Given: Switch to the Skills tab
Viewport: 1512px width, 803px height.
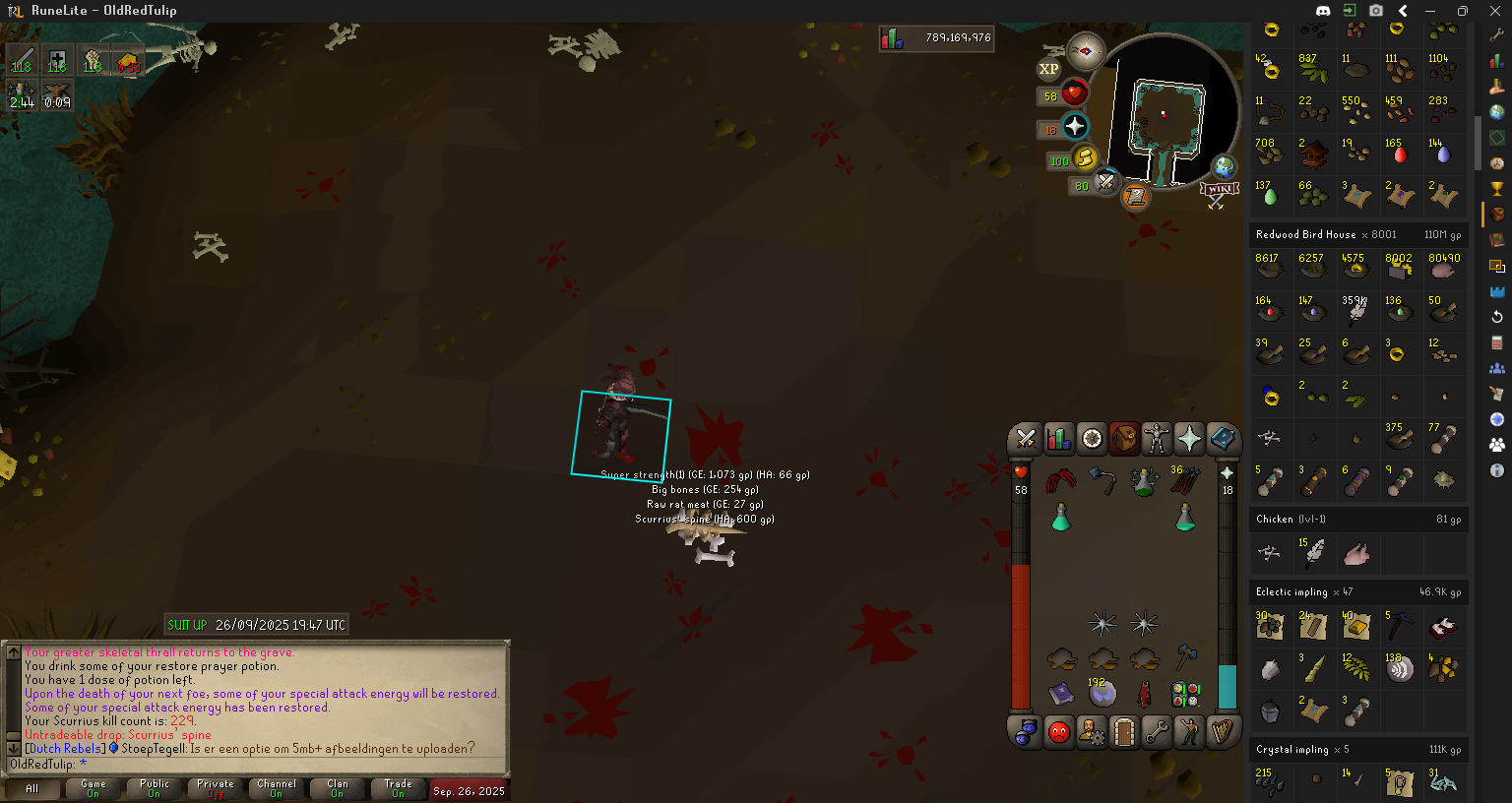Looking at the screenshot, I should (1058, 438).
